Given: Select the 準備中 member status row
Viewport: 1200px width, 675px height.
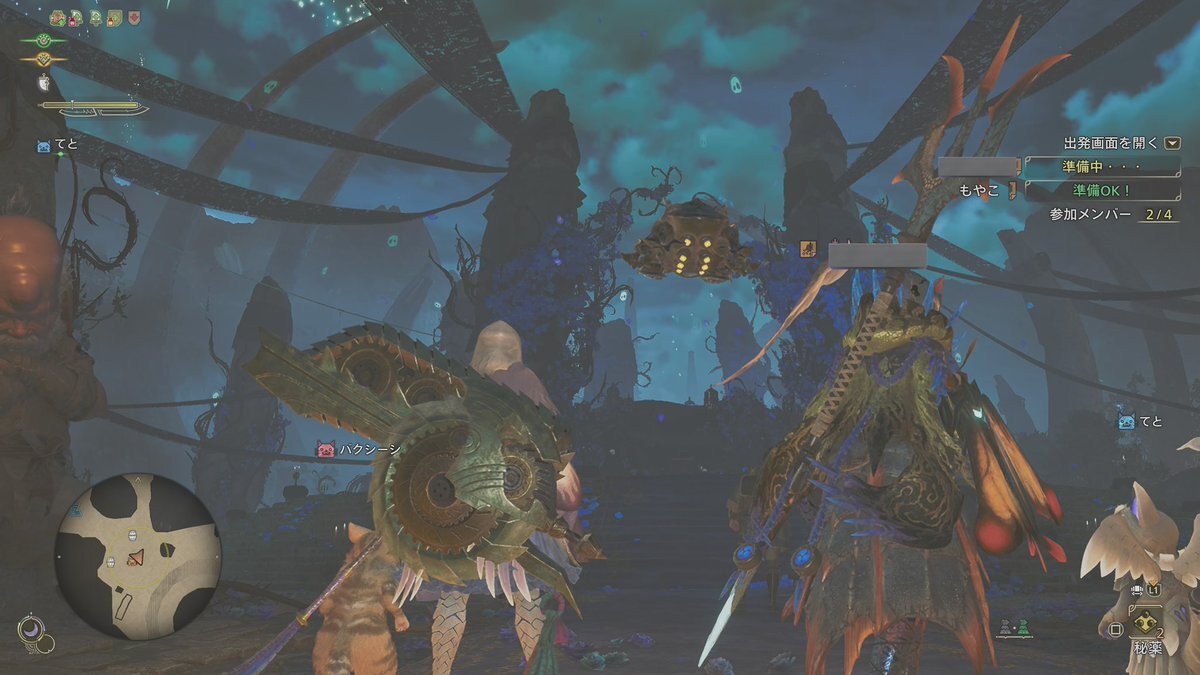Looking at the screenshot, I should (x=1102, y=166).
